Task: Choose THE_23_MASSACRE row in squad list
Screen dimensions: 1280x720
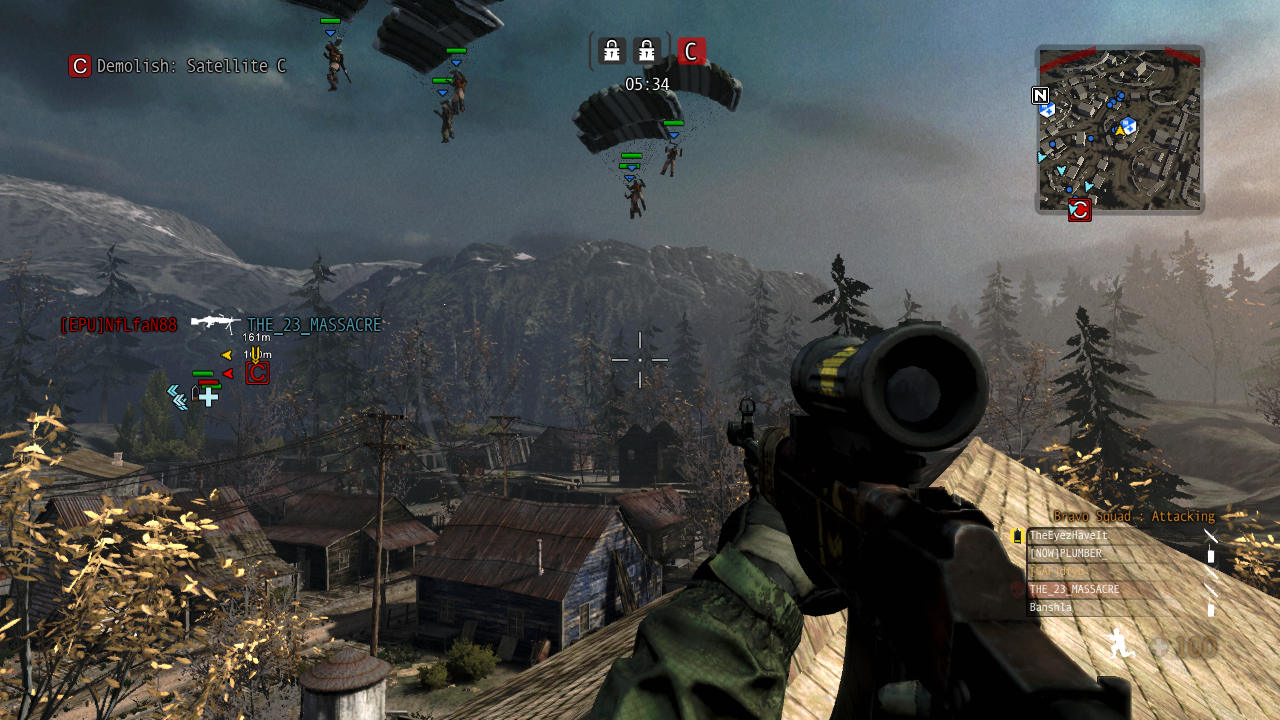Action: (1074, 590)
